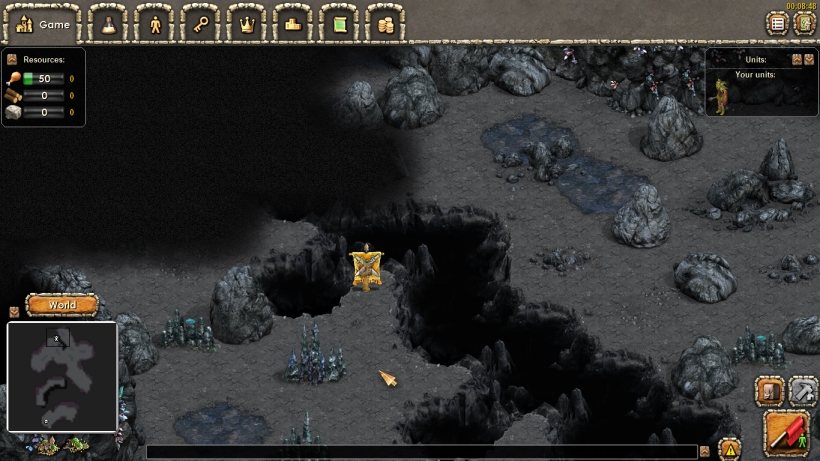Image resolution: width=820 pixels, height=461 pixels.
Task: Activate the red sword attack button
Action: click(x=787, y=432)
